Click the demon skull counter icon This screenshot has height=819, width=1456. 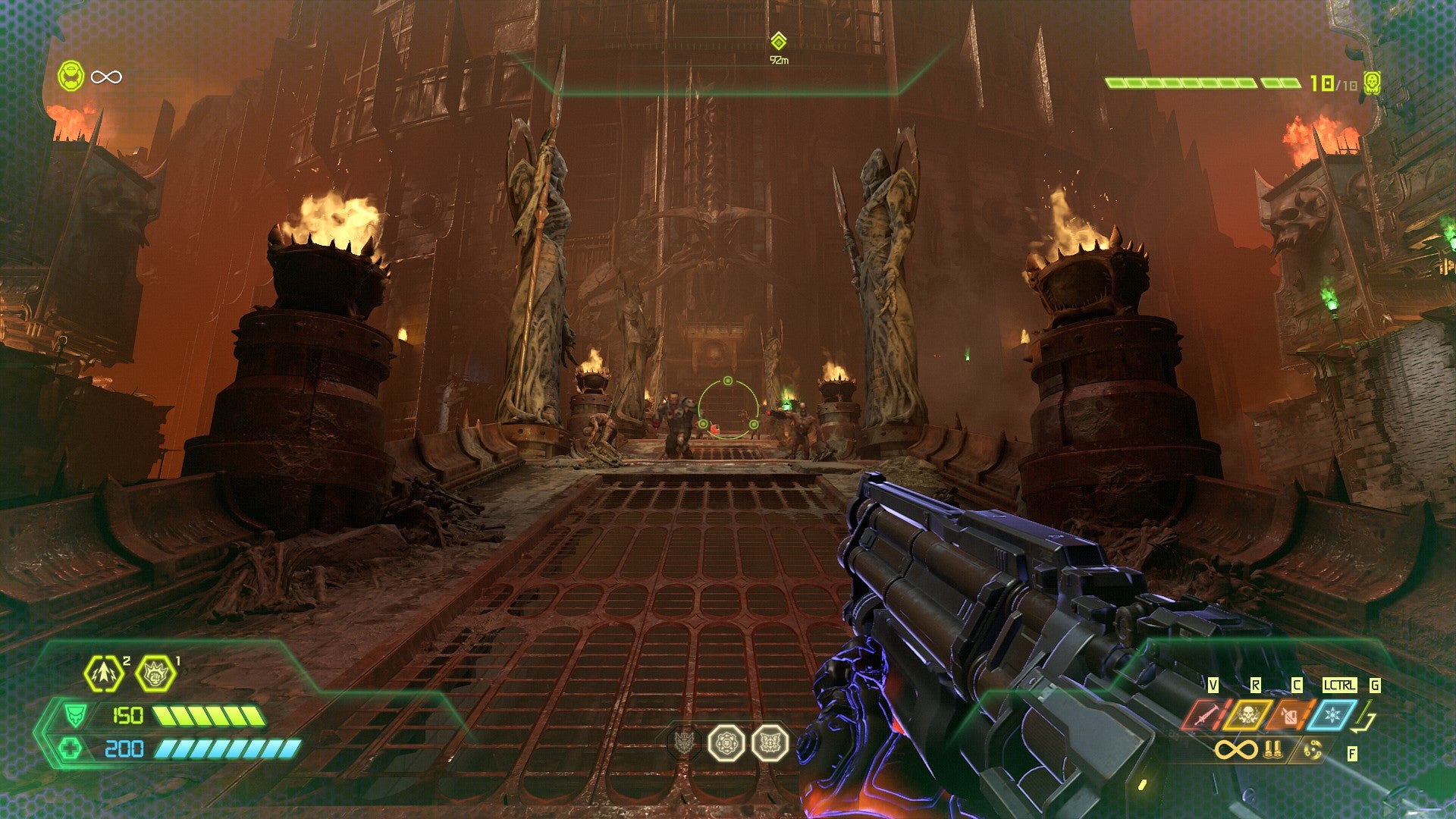click(1371, 83)
